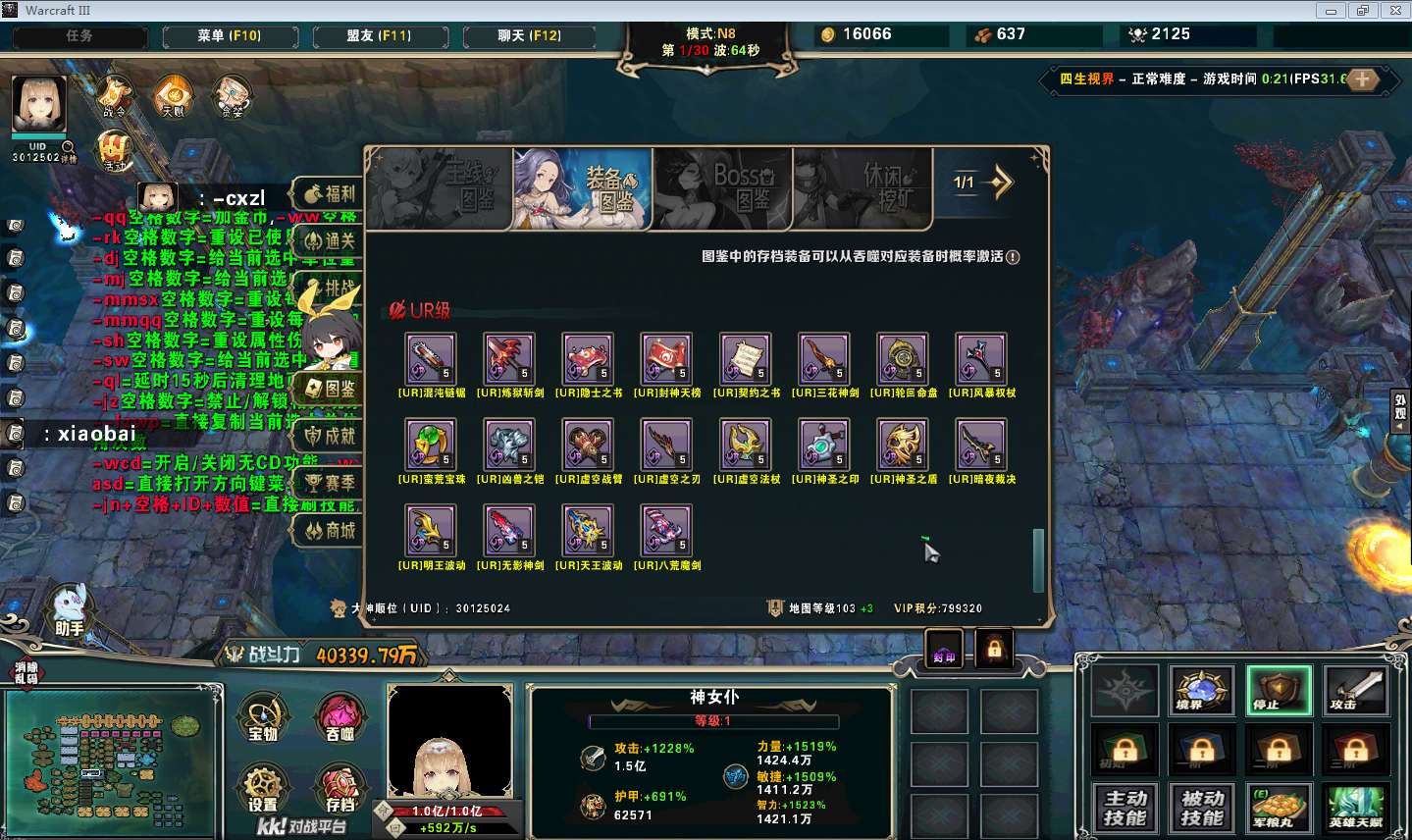
Task: Open the 成就 achievements side menu
Action: pyautogui.click(x=331, y=436)
